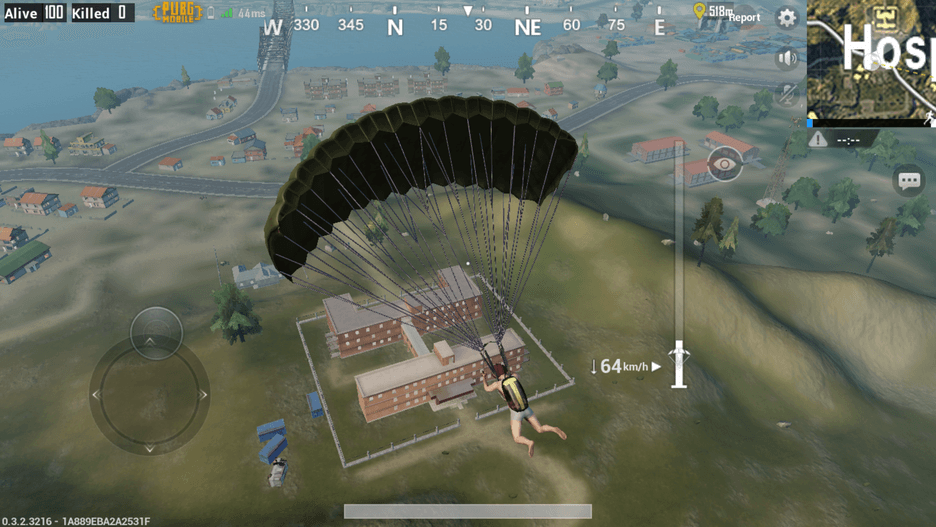This screenshot has width=936, height=527.
Task: Click the descent speed slider handle
Action: tap(679, 364)
